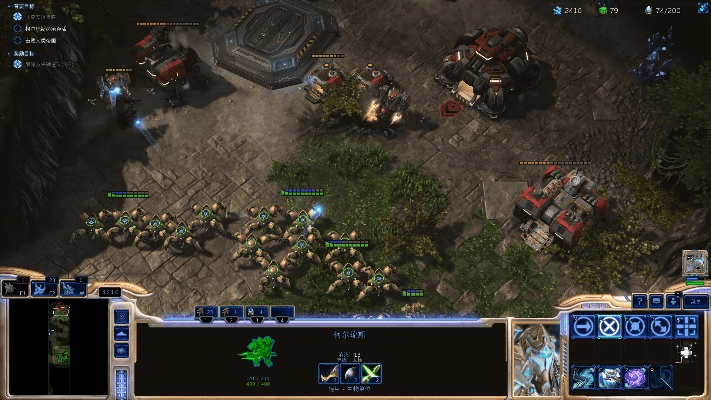Screen dimensions: 711x400
Task: Select the hero icon above the menu
Action: click(694, 265)
